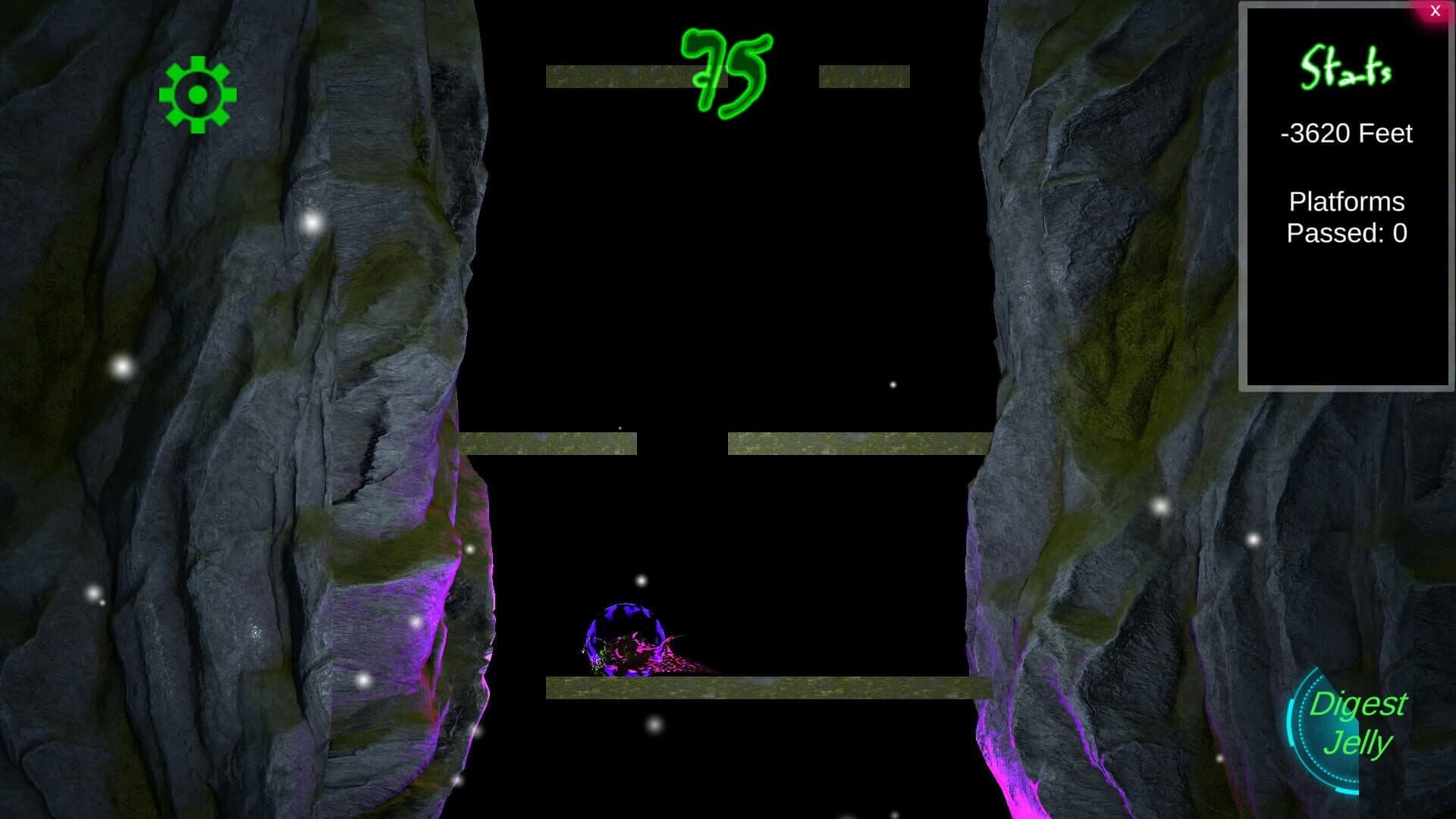Expand the Platforms Passed counter entry
This screenshot has width=1456, height=819.
(1347, 218)
